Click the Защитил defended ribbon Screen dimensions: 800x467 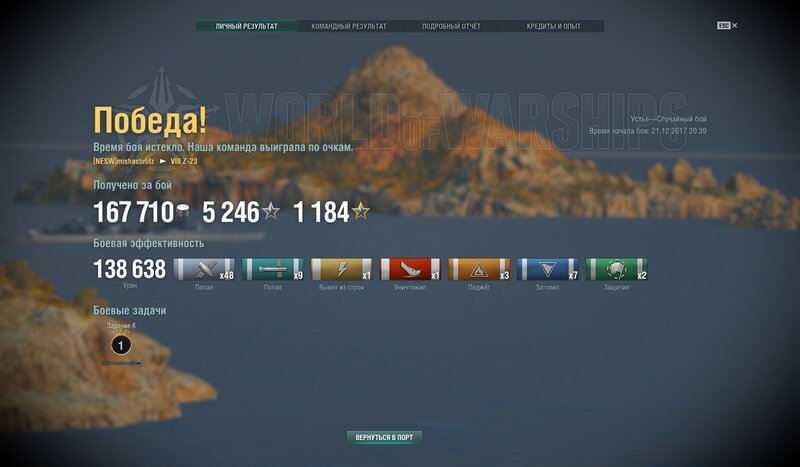616,269
